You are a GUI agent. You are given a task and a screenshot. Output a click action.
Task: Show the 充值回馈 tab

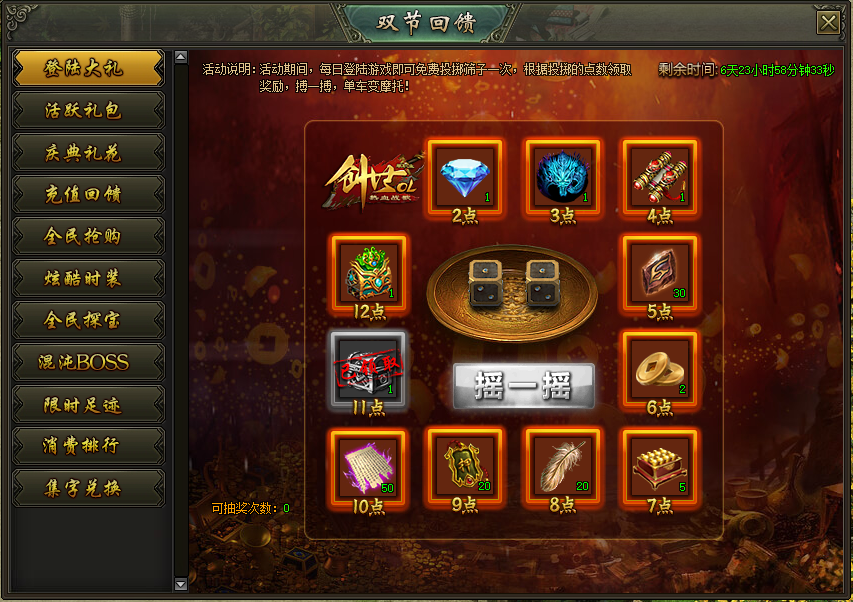coord(88,194)
